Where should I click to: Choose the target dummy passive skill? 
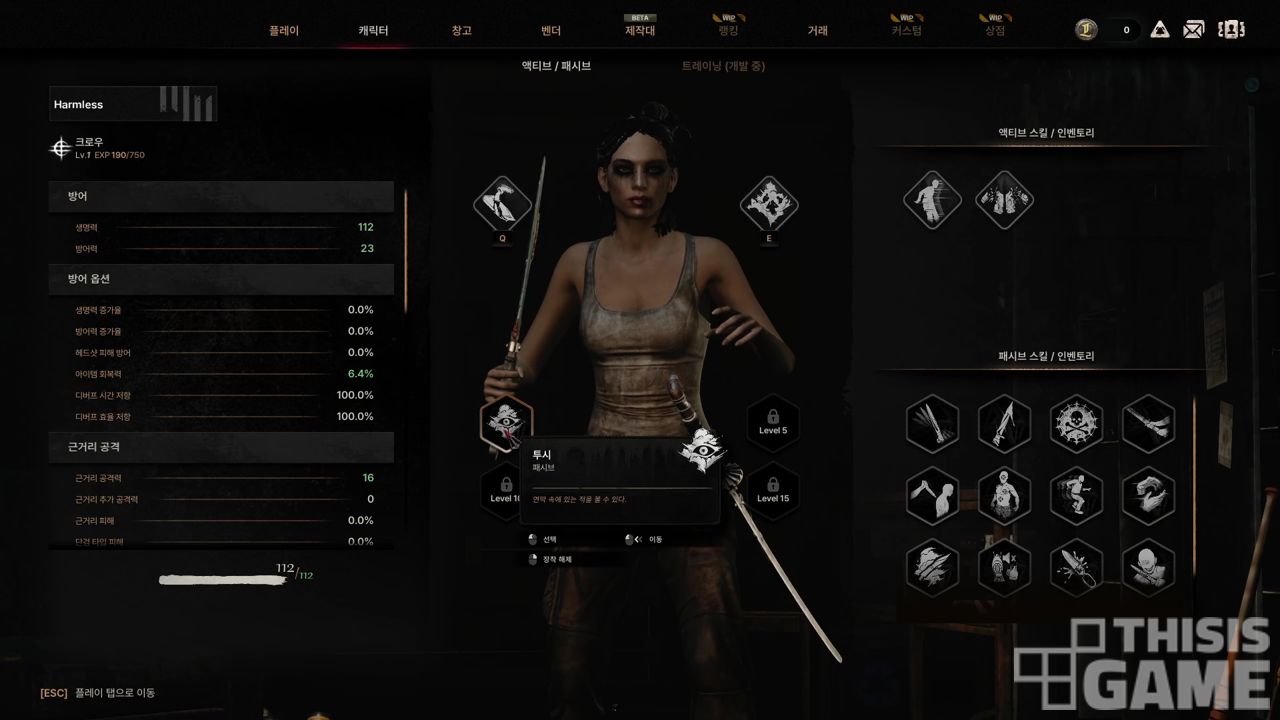[x=1004, y=495]
